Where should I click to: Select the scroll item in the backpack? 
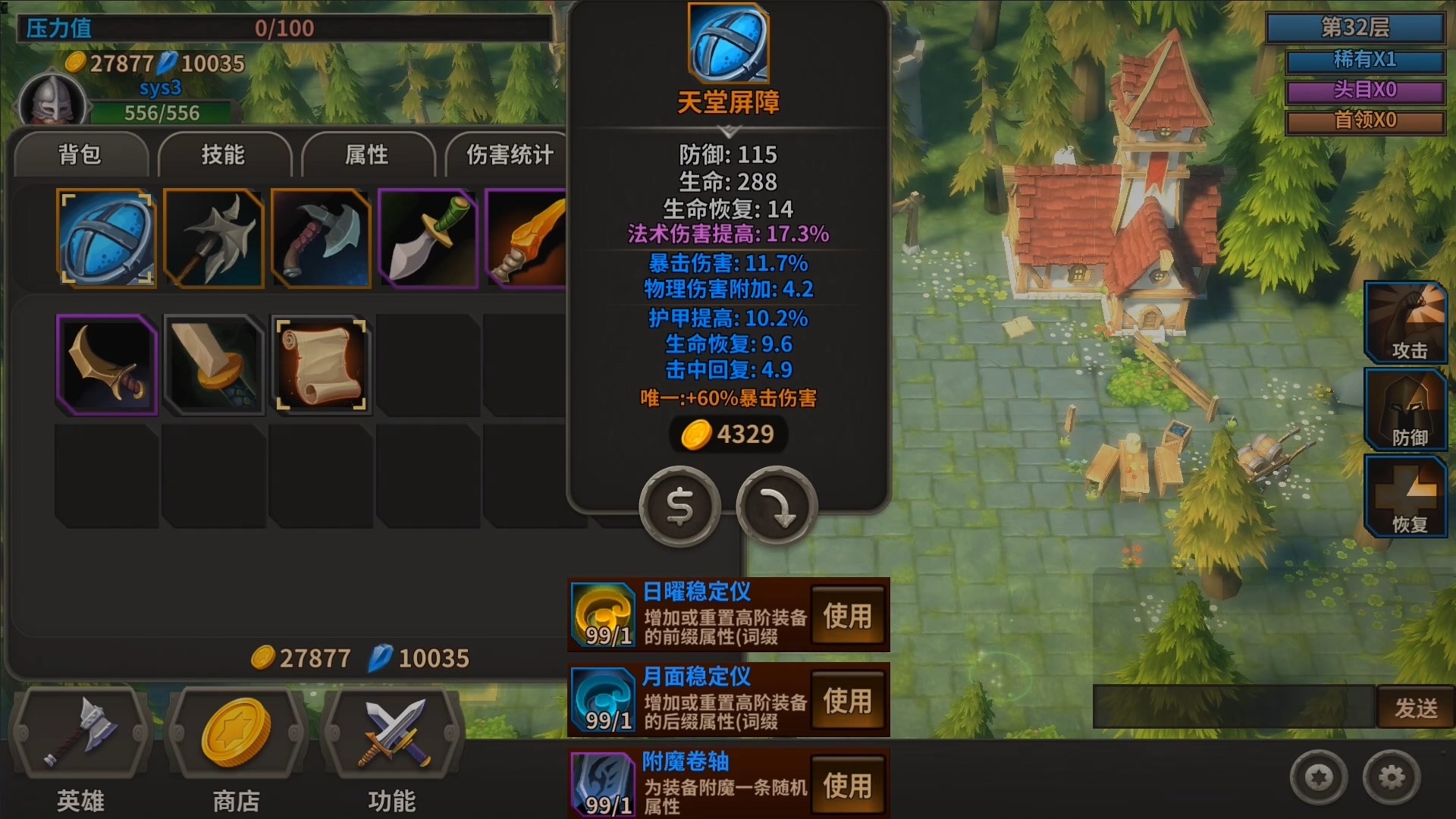[x=321, y=365]
